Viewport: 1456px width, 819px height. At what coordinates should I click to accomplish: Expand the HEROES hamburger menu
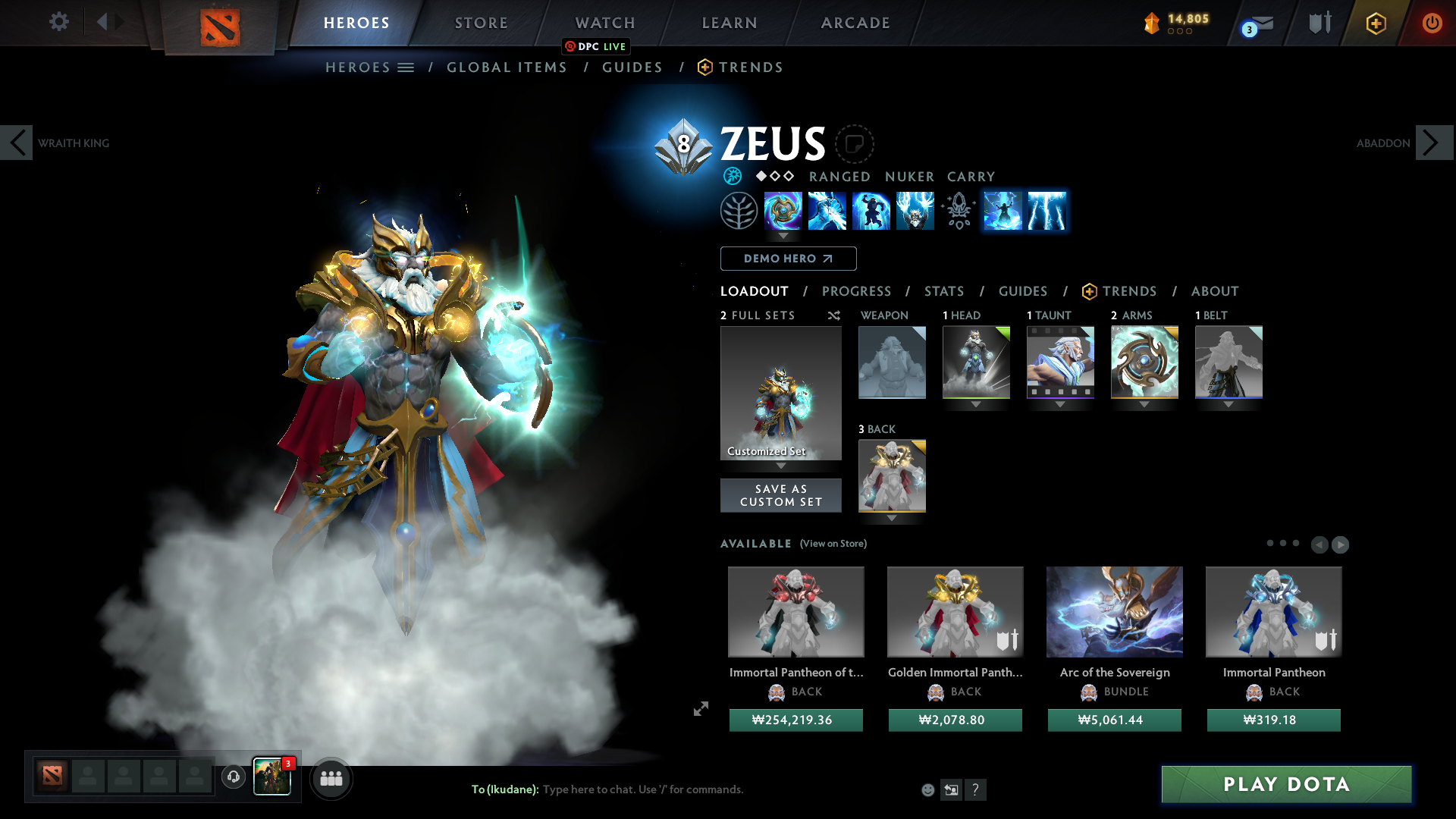coord(406,67)
